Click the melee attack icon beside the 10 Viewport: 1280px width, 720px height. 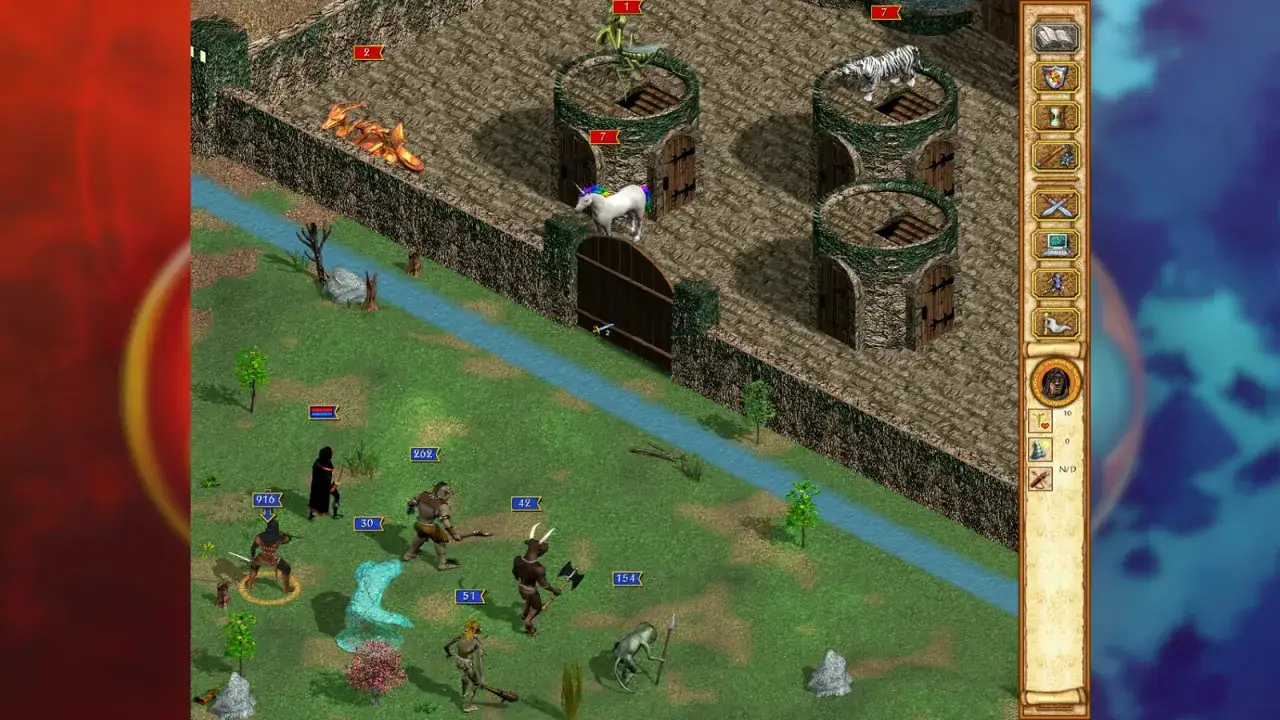[1041, 420]
